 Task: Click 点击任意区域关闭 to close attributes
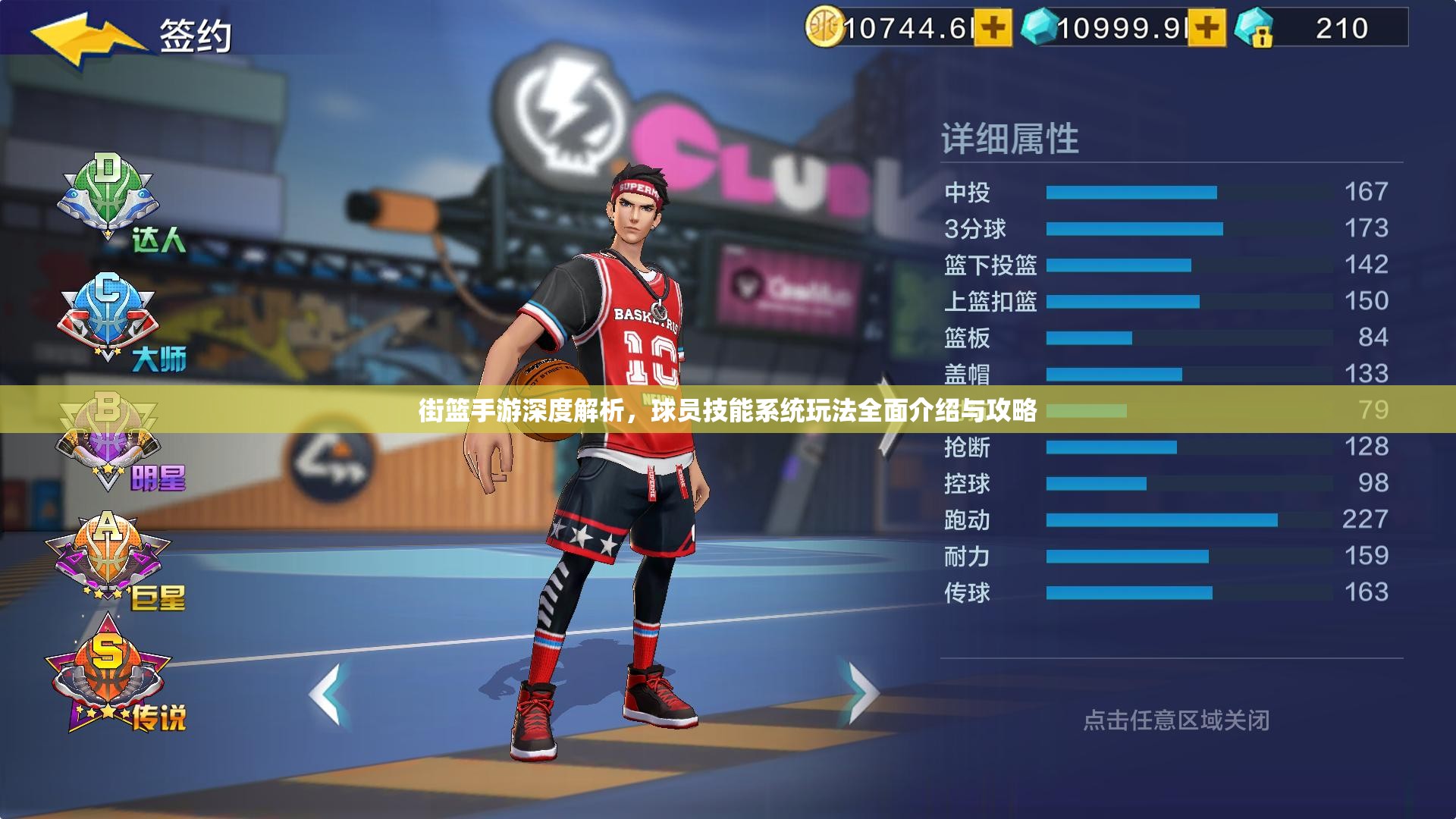[1175, 720]
